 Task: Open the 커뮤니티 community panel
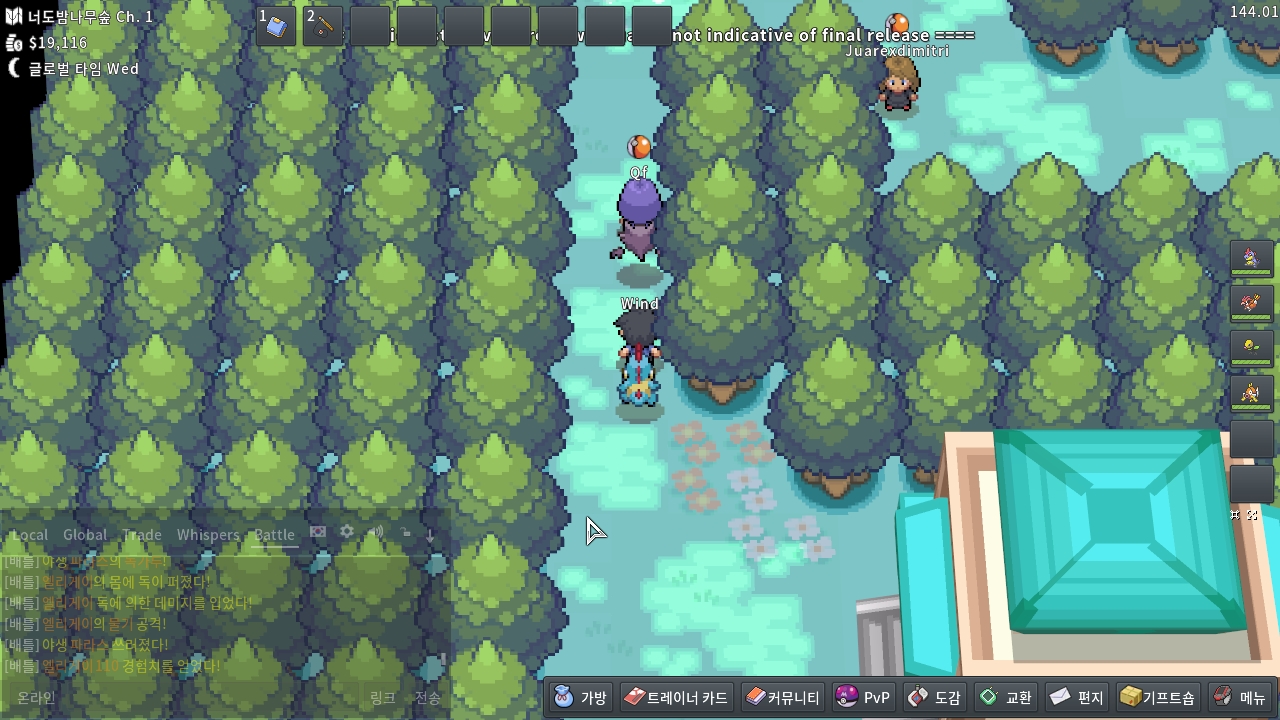point(783,697)
